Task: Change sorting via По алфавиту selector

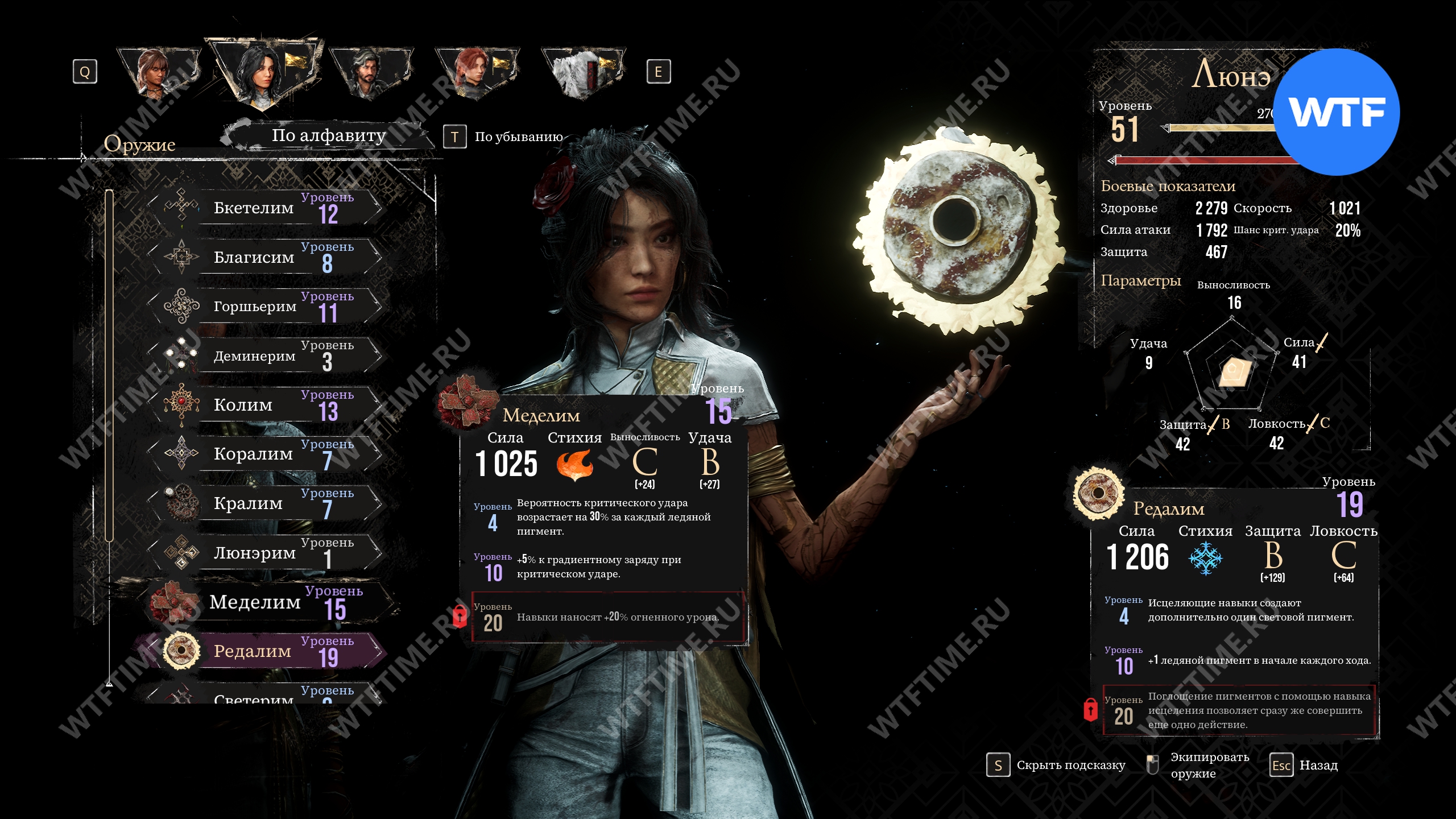Action: [329, 136]
